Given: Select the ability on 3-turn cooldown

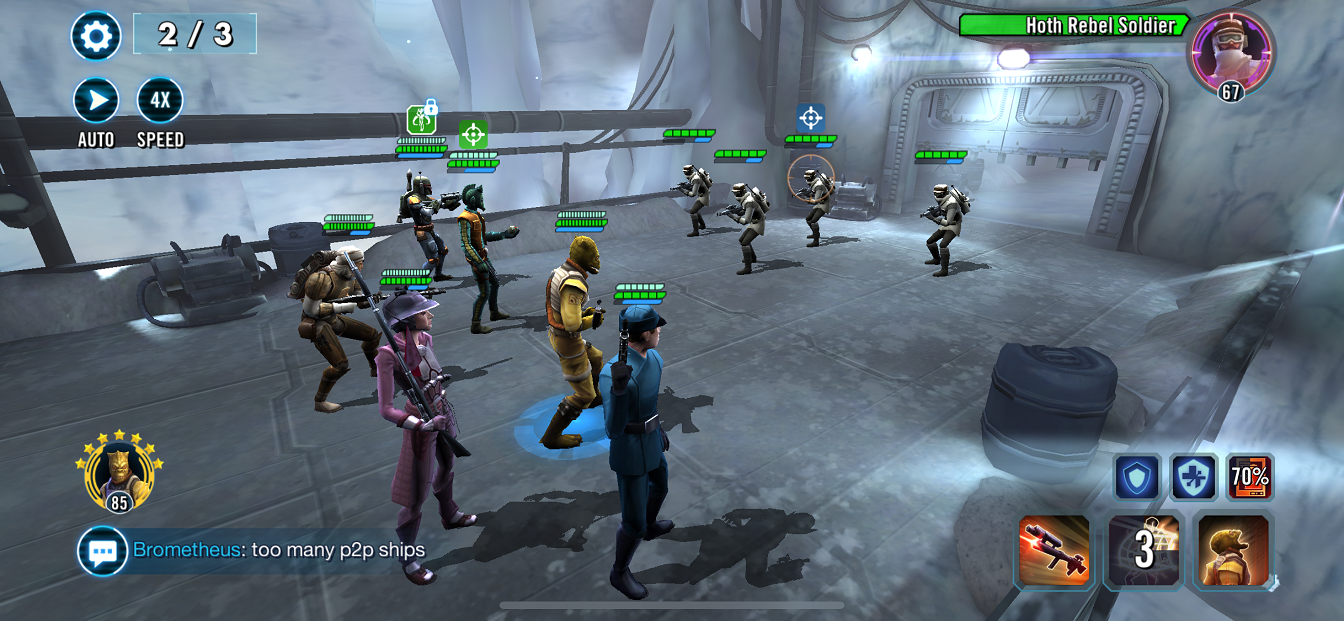Looking at the screenshot, I should click(x=1144, y=551).
